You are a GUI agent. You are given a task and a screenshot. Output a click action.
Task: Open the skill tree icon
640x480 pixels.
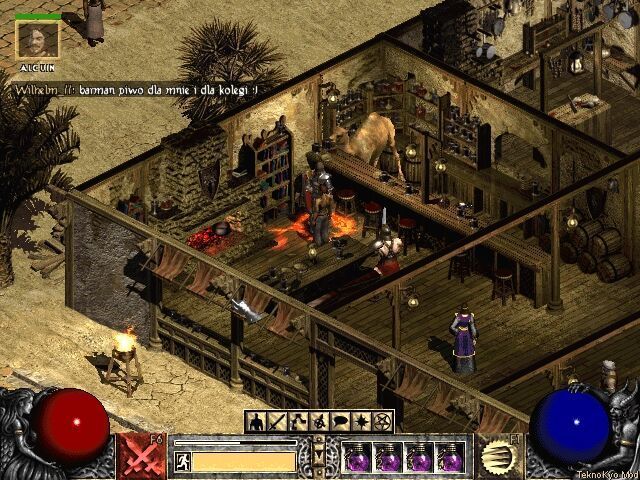pos(298,421)
